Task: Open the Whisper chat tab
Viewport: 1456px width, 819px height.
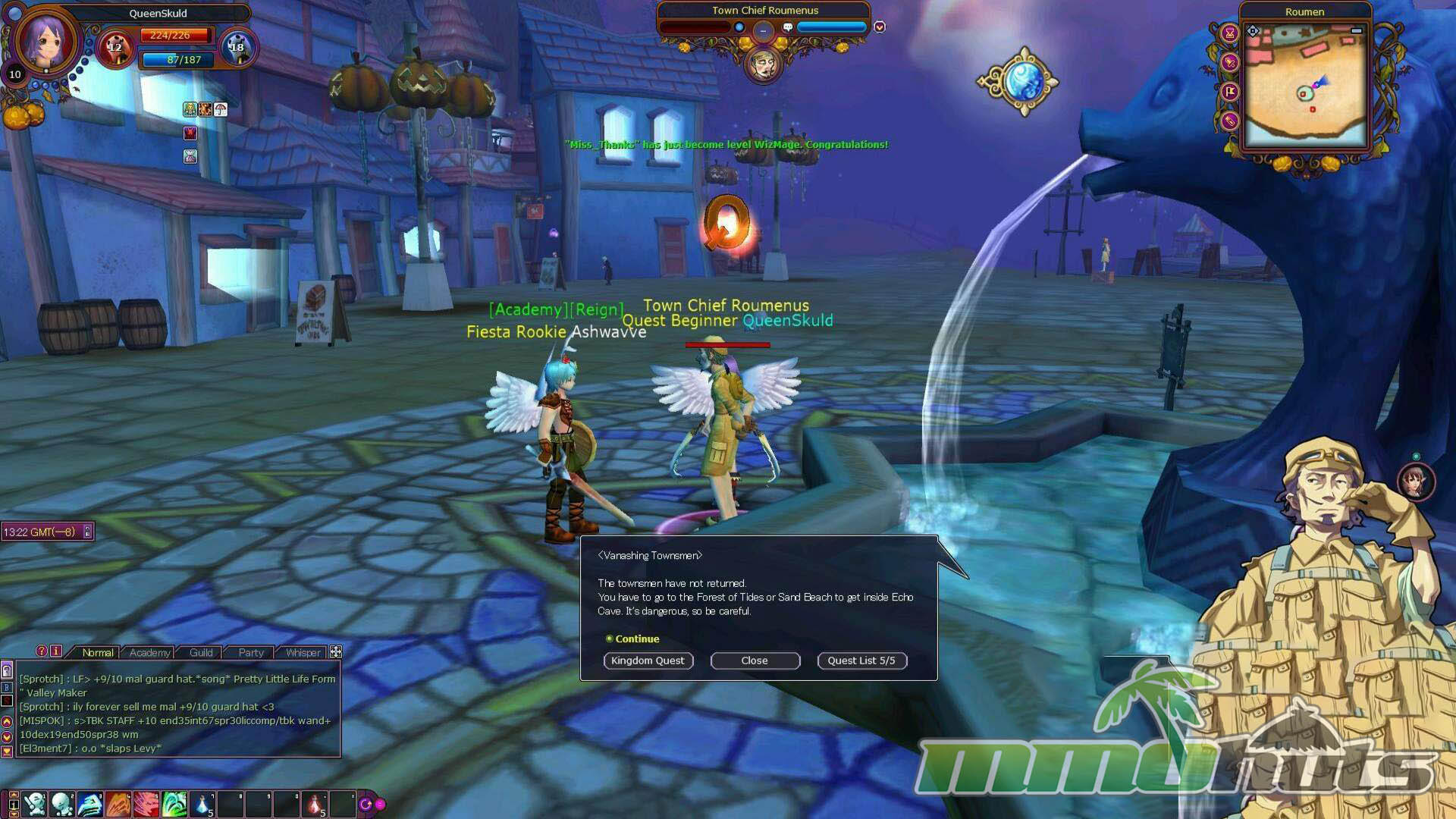Action: click(303, 652)
